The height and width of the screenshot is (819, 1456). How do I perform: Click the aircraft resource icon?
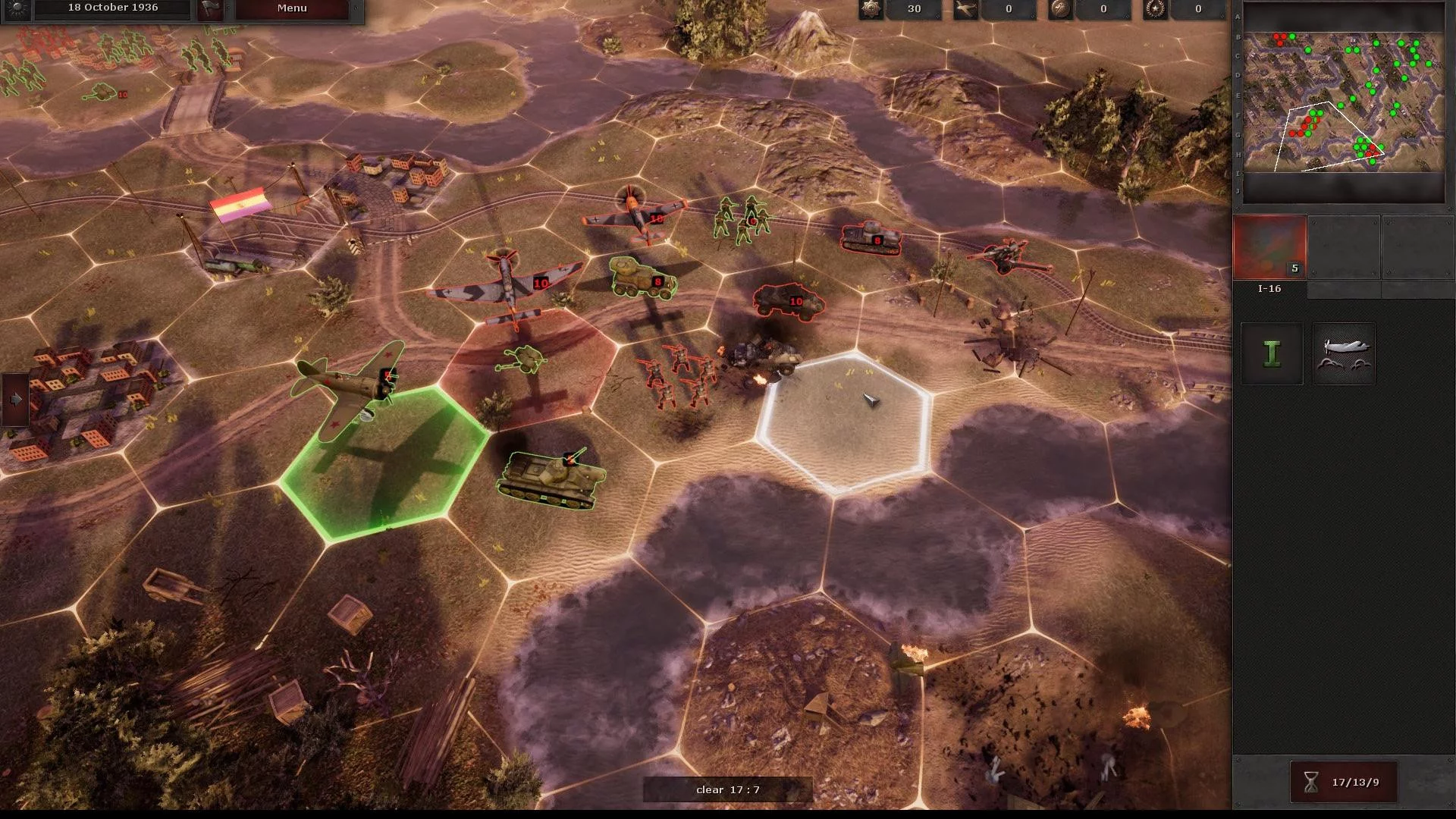(x=965, y=9)
